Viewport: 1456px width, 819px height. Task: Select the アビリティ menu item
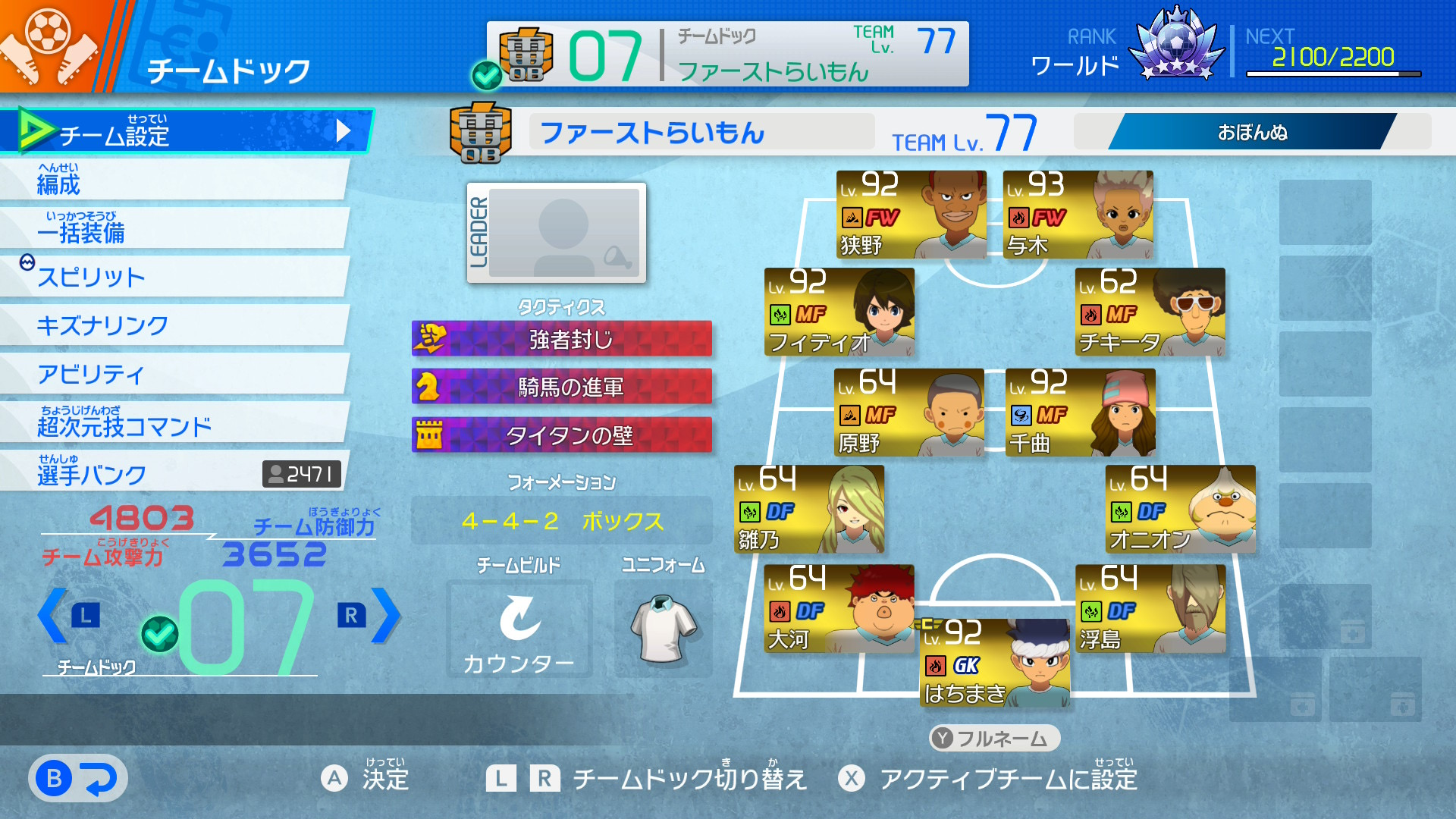[x=174, y=374]
